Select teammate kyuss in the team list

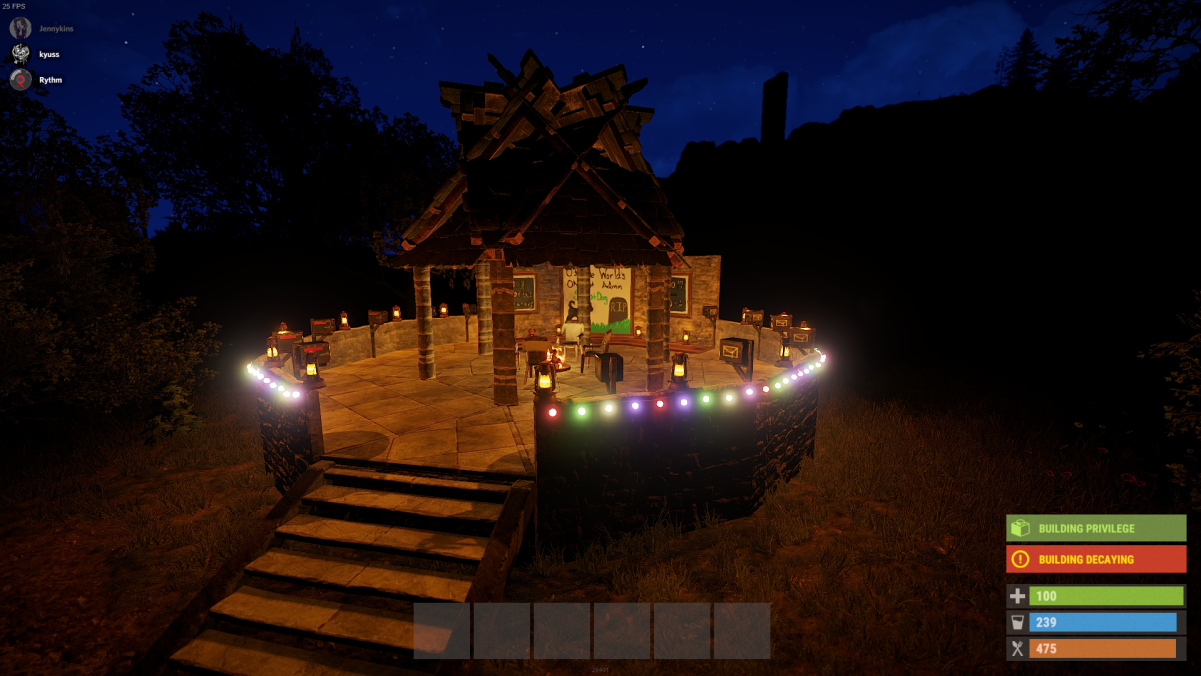(x=48, y=54)
